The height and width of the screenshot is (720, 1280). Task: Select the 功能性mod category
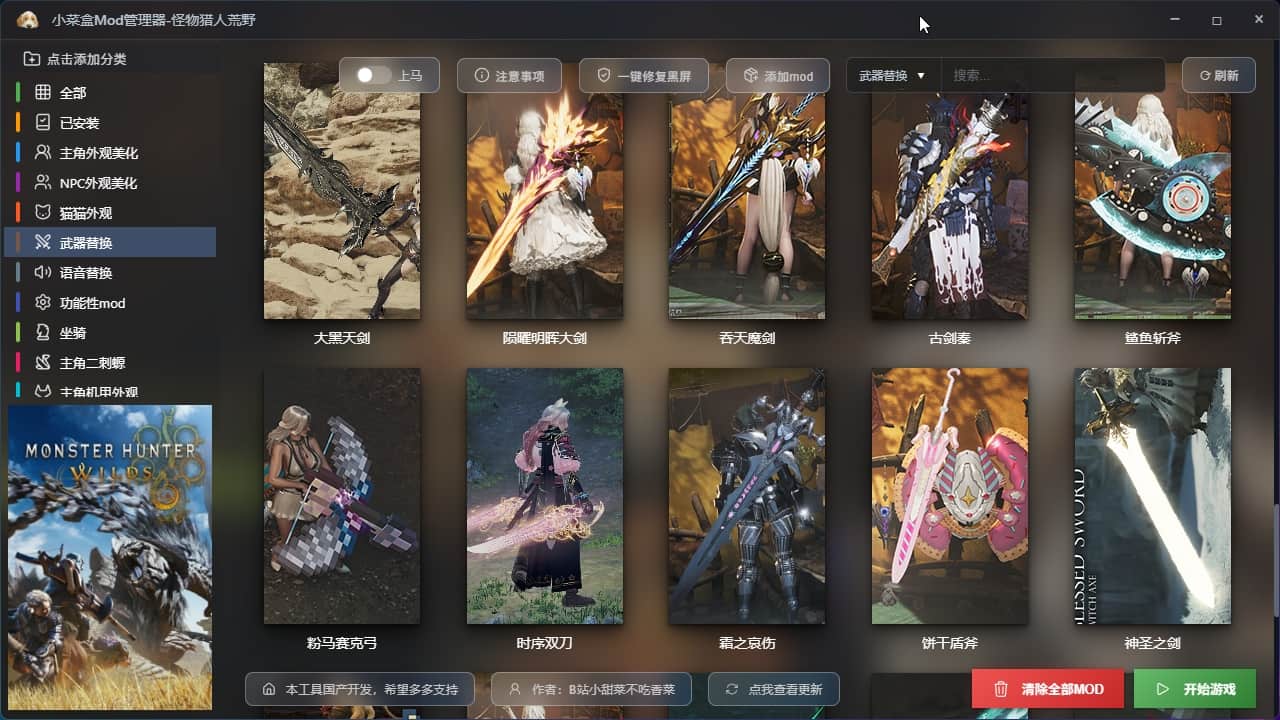pyautogui.click(x=92, y=303)
